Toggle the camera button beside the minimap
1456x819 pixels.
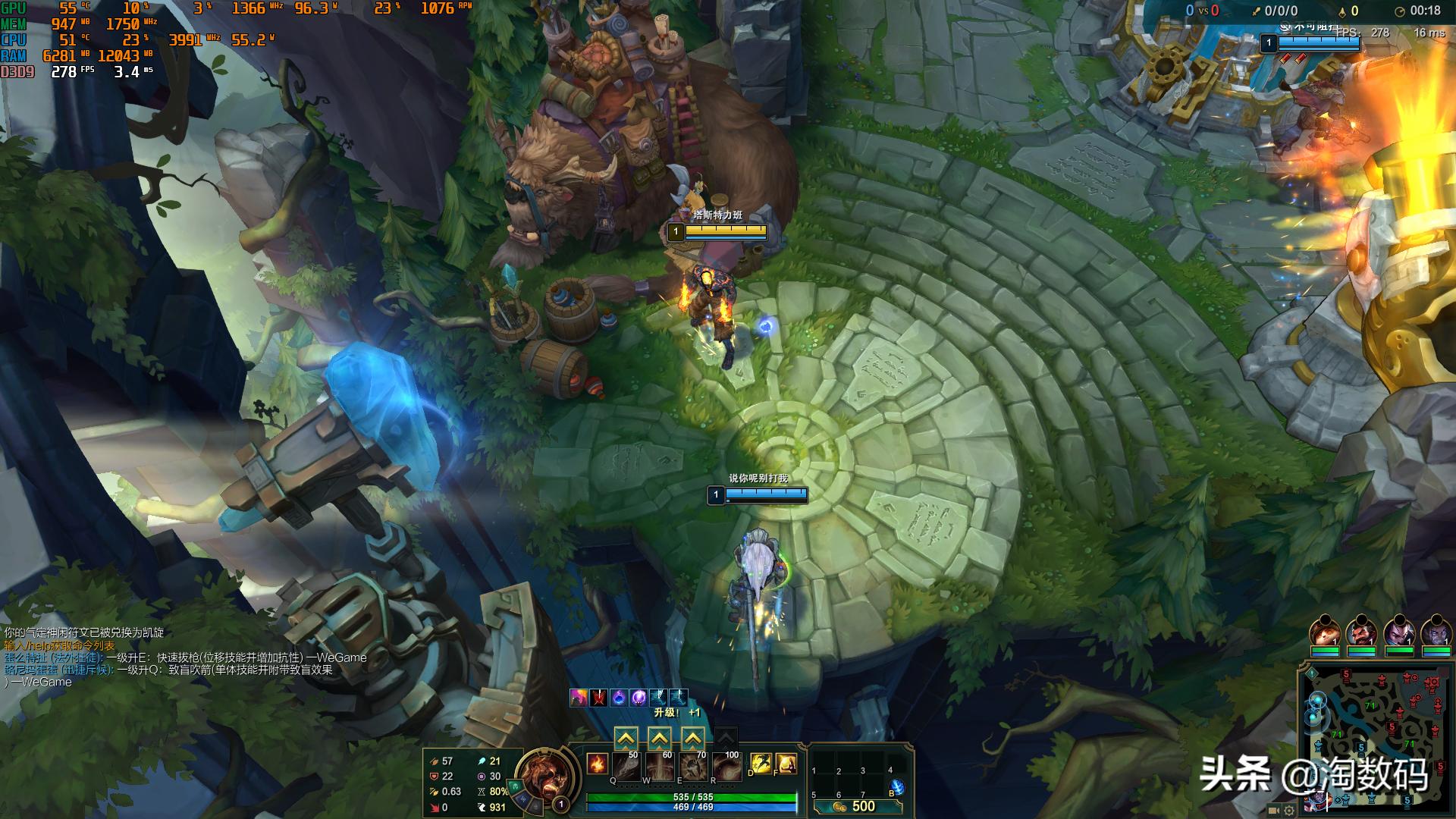click(x=1274, y=810)
